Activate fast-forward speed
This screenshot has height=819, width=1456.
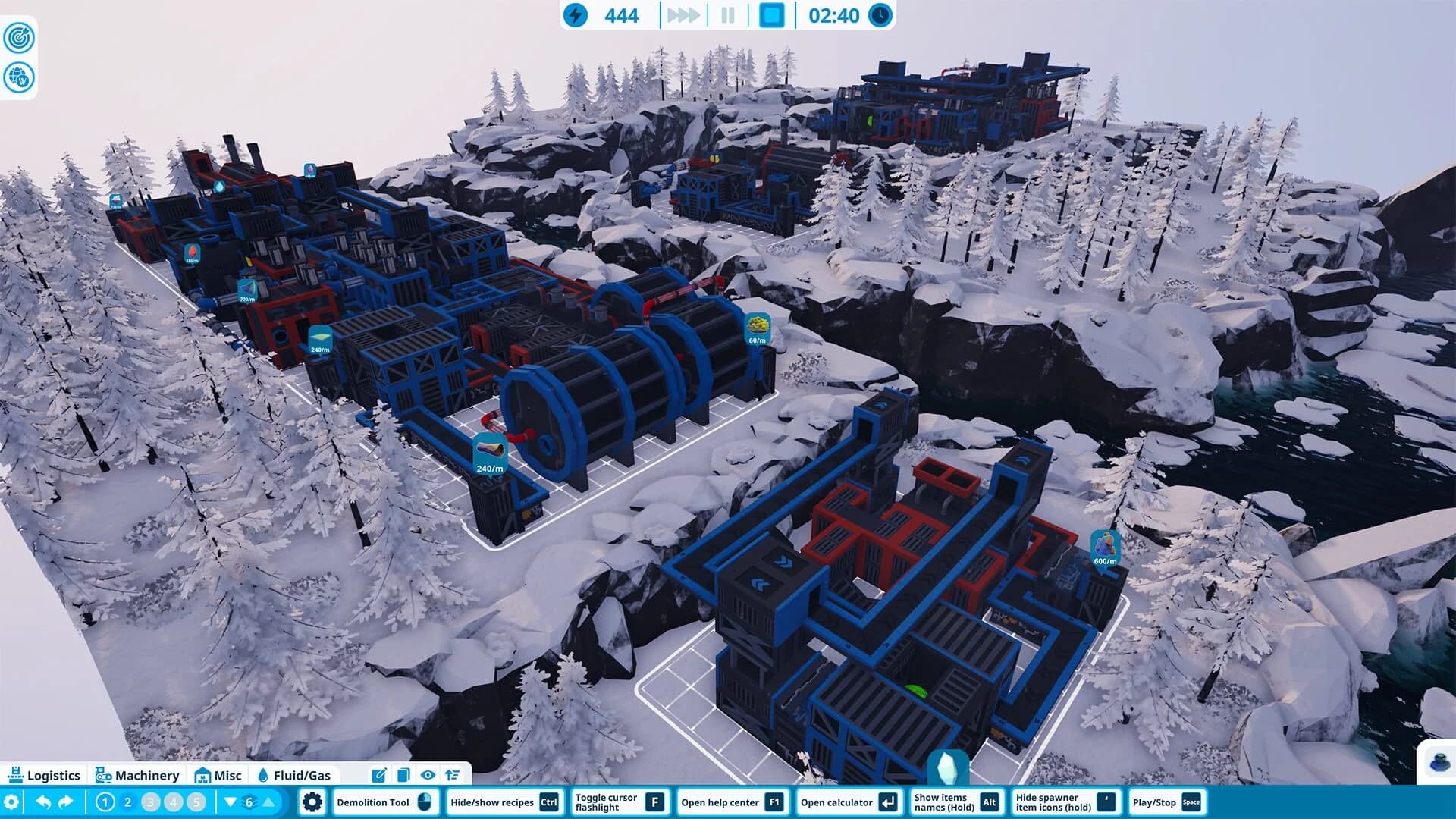tap(682, 15)
